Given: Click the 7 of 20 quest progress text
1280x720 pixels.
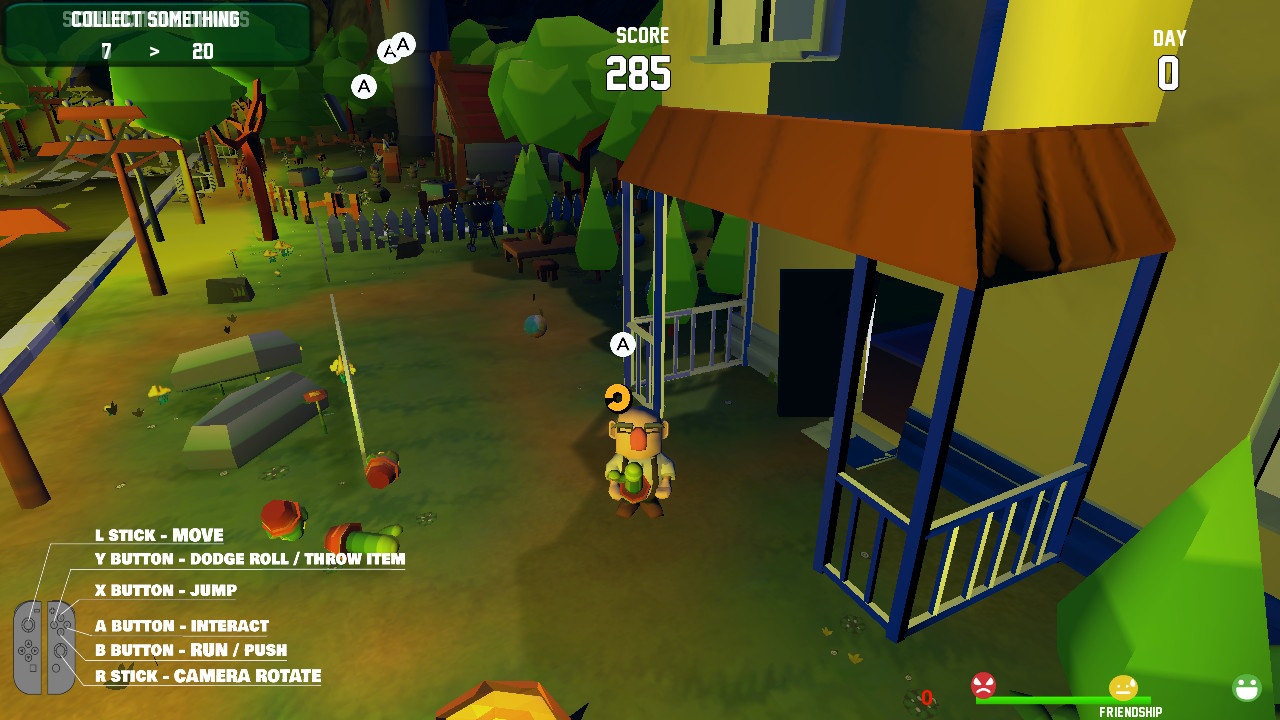Looking at the screenshot, I should [155, 50].
